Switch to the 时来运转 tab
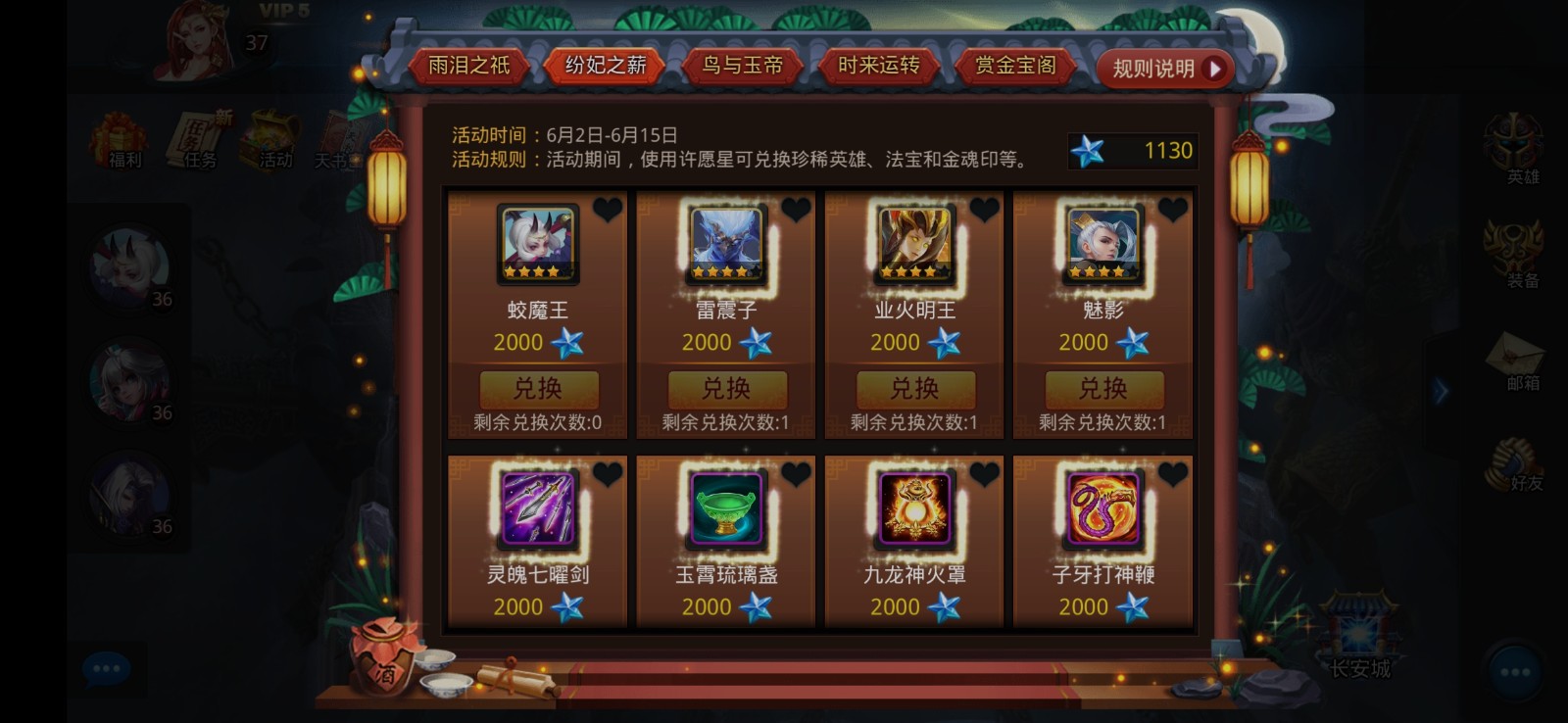 878,66
